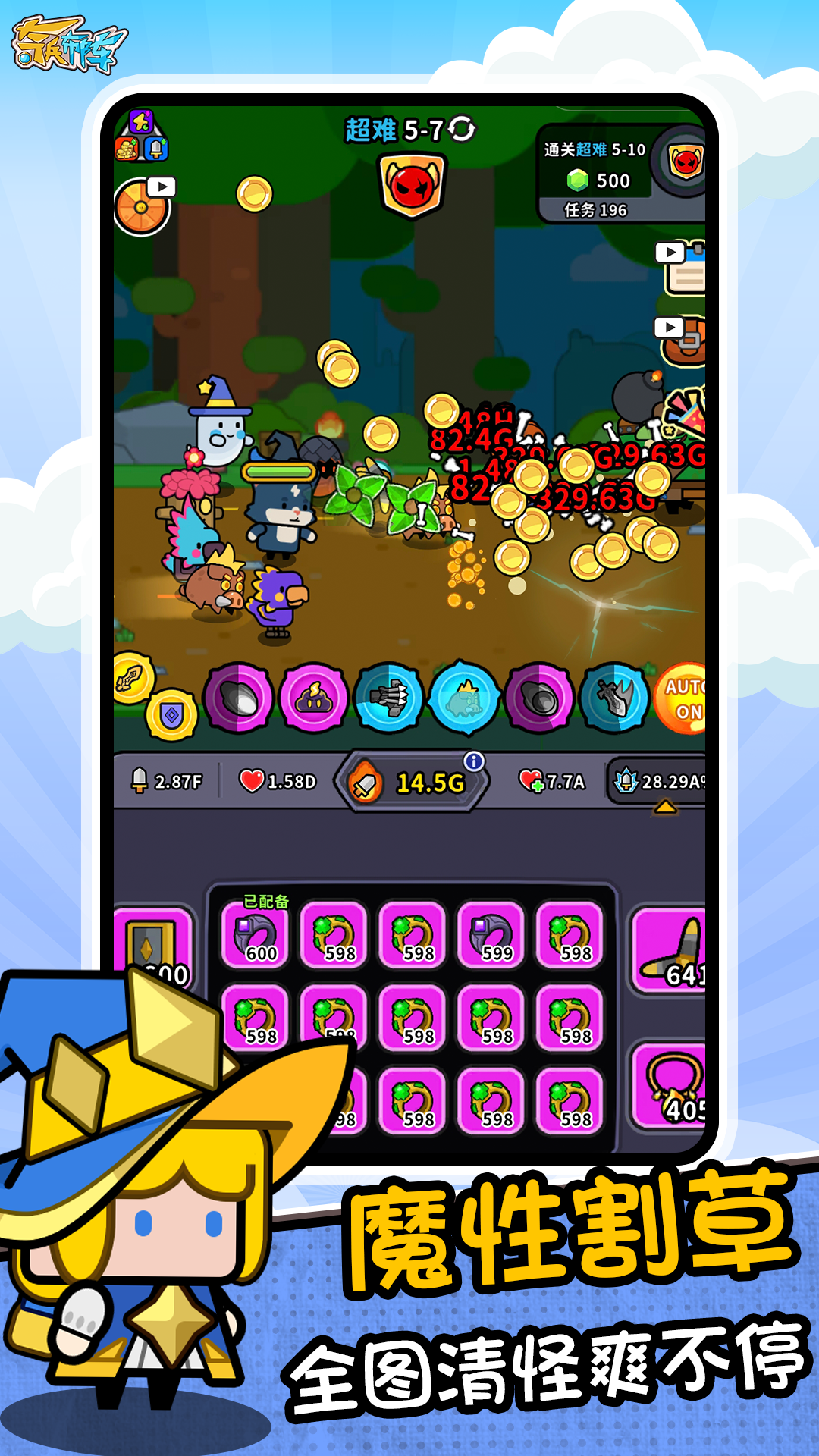Use the spiked gauntlet skill
Viewport: 819px width, 1456px height.
[x=389, y=698]
